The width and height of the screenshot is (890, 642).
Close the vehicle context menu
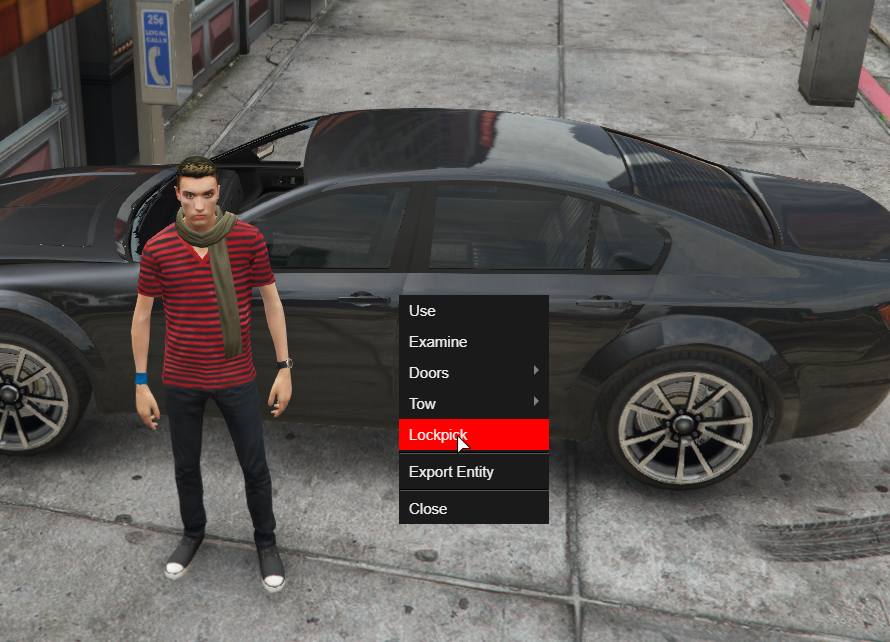[x=472, y=509]
